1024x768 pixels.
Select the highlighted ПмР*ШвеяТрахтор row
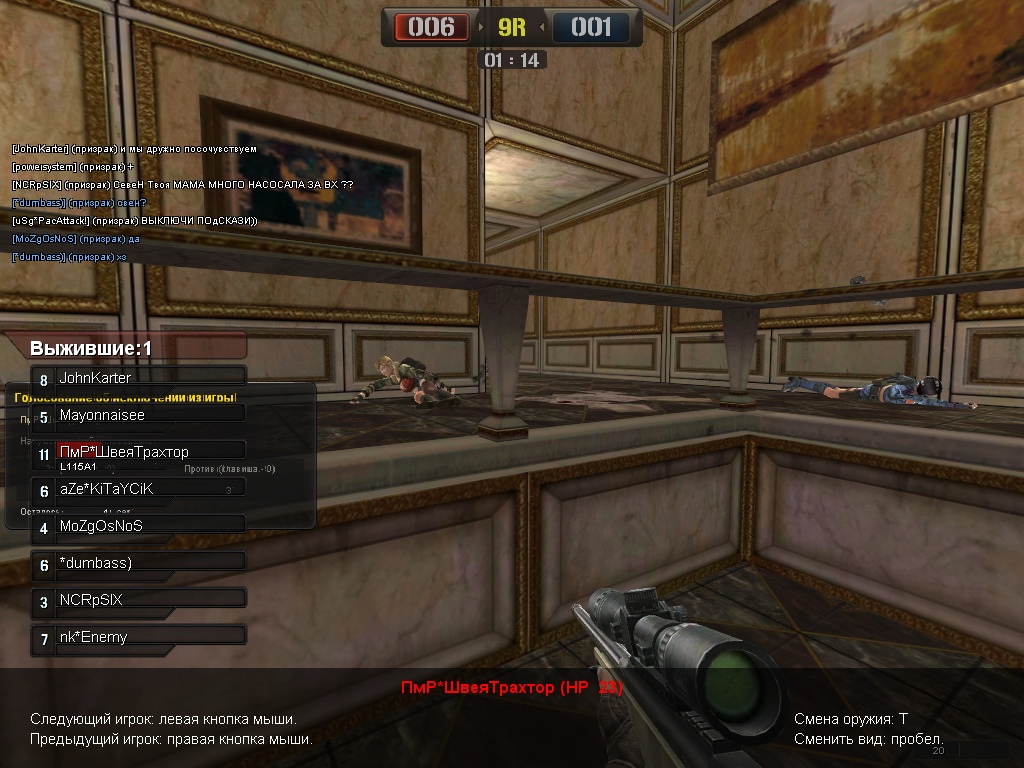click(x=138, y=452)
